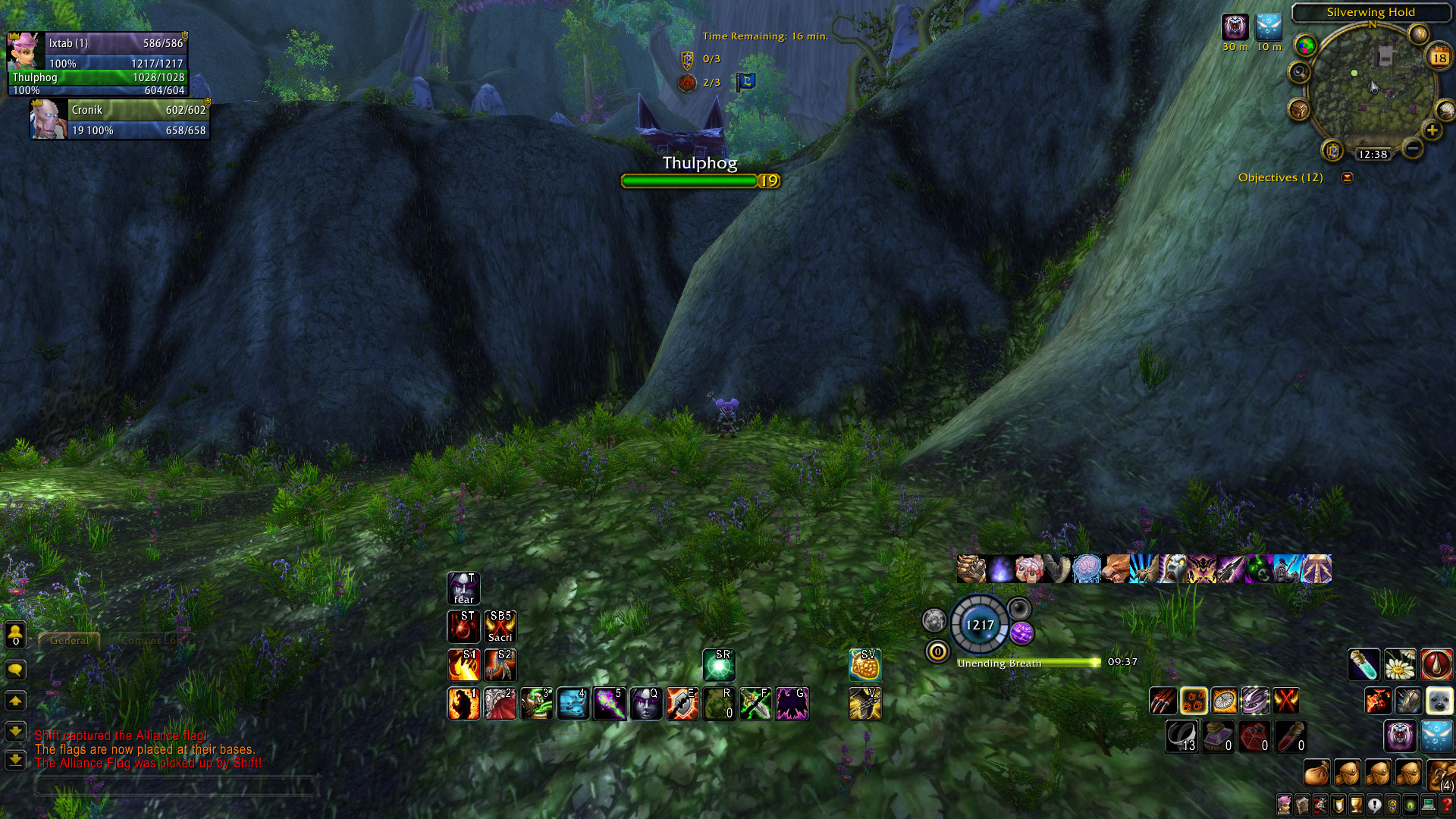Collapse the Objectives (12) list

click(1347, 178)
